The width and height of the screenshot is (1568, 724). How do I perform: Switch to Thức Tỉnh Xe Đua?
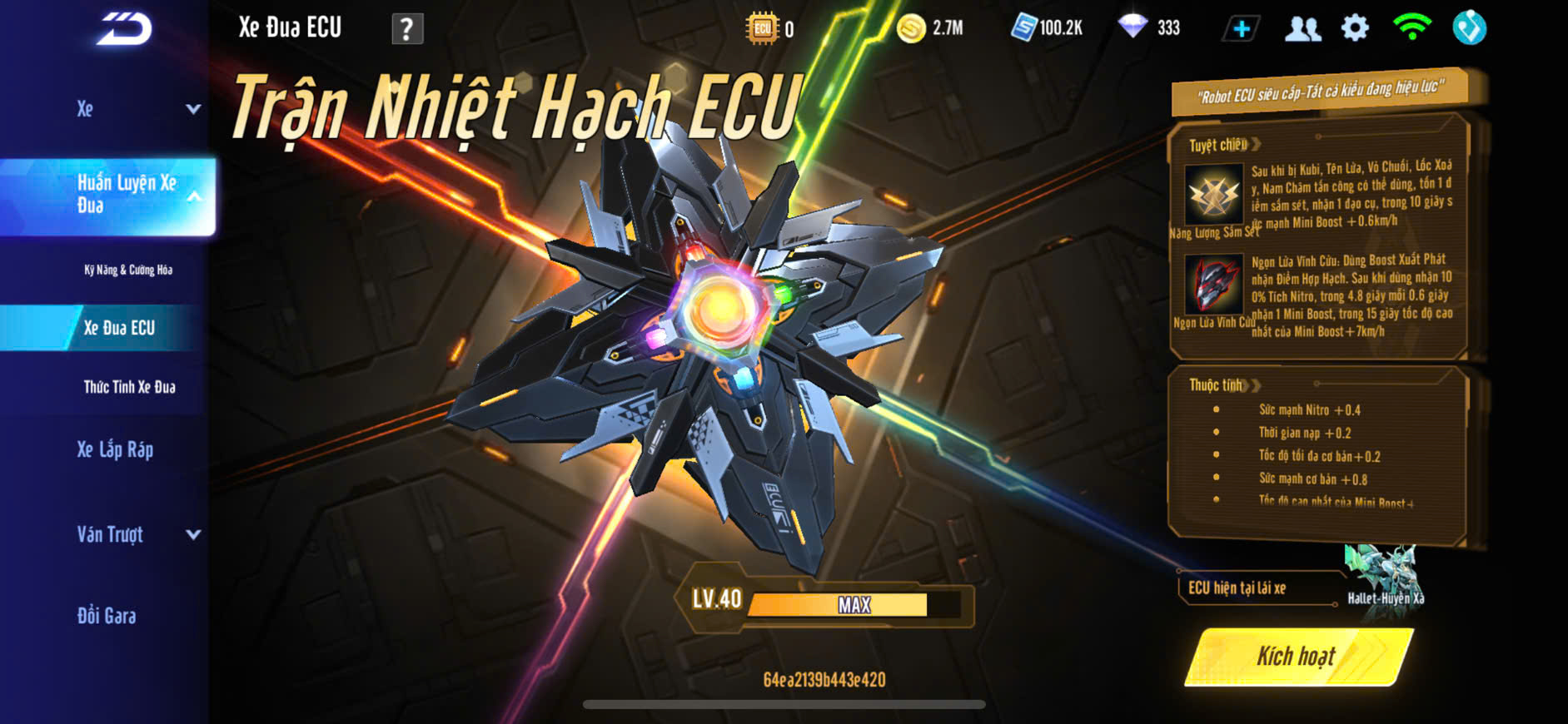tap(129, 387)
